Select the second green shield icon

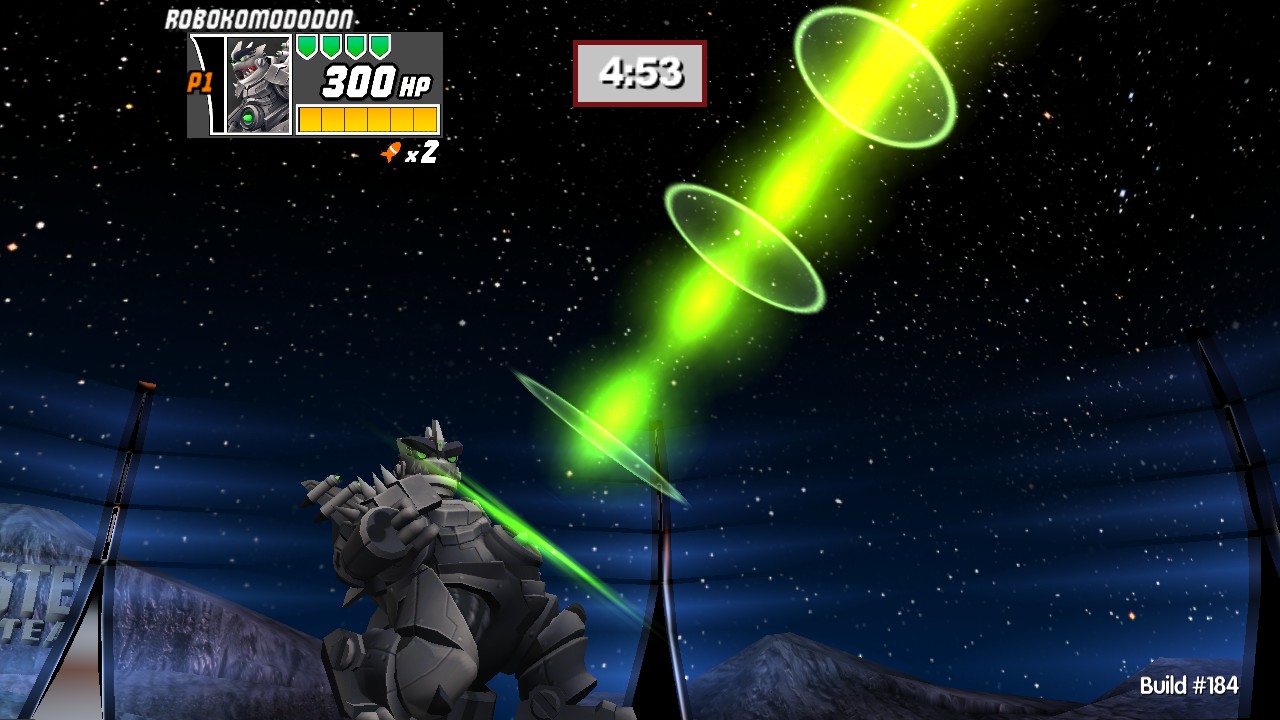click(x=329, y=45)
